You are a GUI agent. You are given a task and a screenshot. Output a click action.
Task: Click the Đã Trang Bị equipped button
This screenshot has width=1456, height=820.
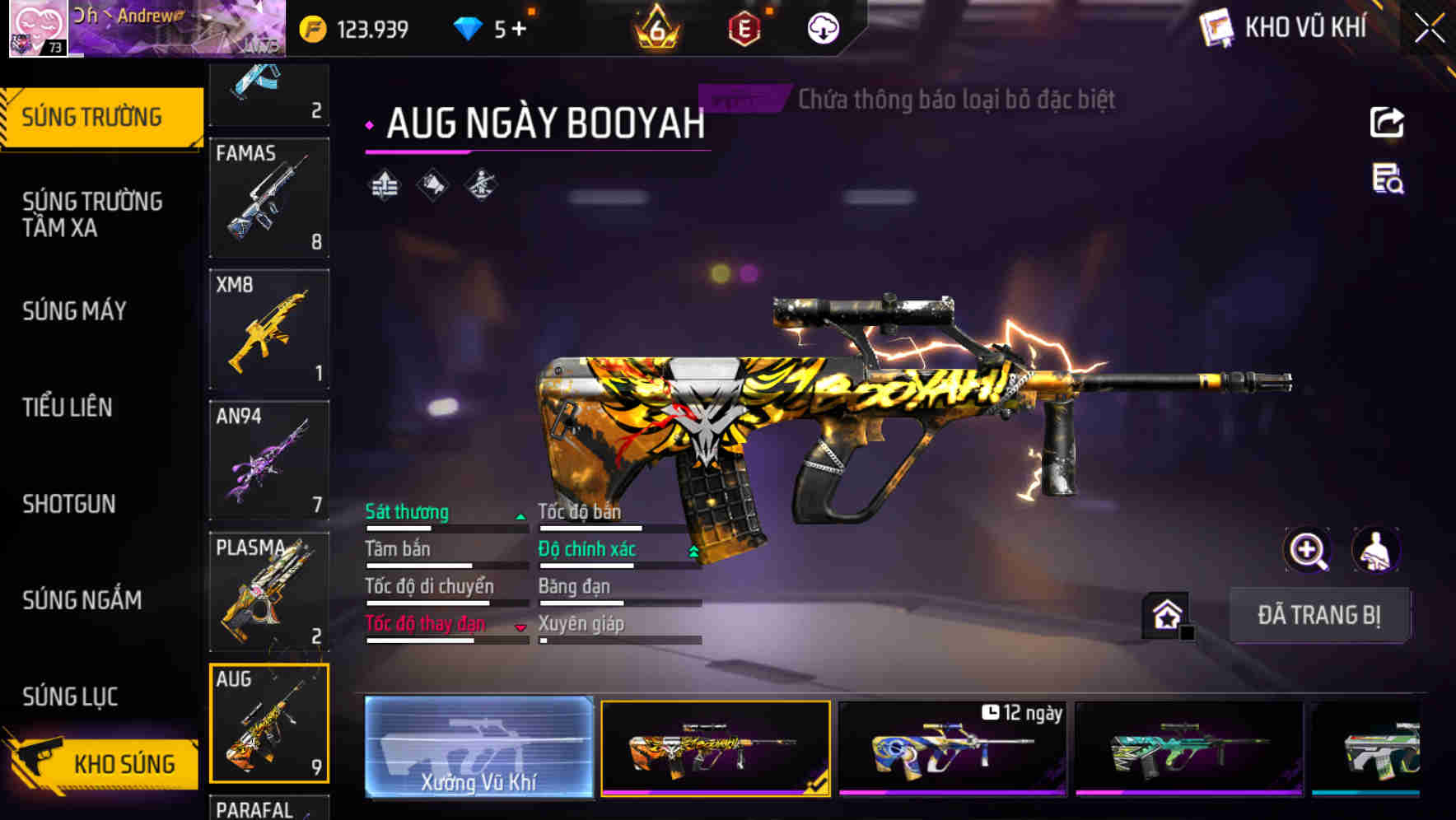click(x=1318, y=615)
